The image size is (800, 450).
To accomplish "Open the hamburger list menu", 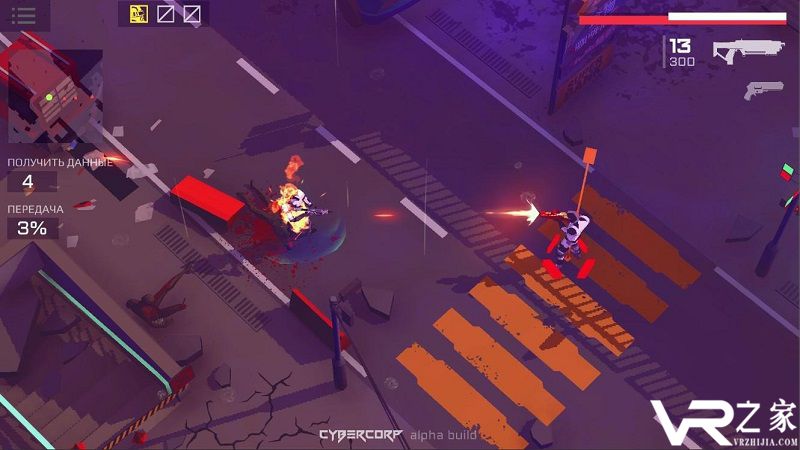I will [x=23, y=15].
